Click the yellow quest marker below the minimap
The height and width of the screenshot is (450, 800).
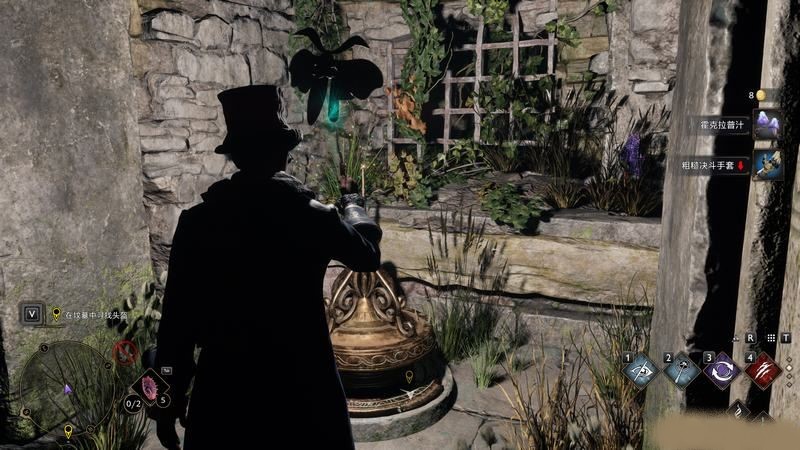(x=68, y=432)
